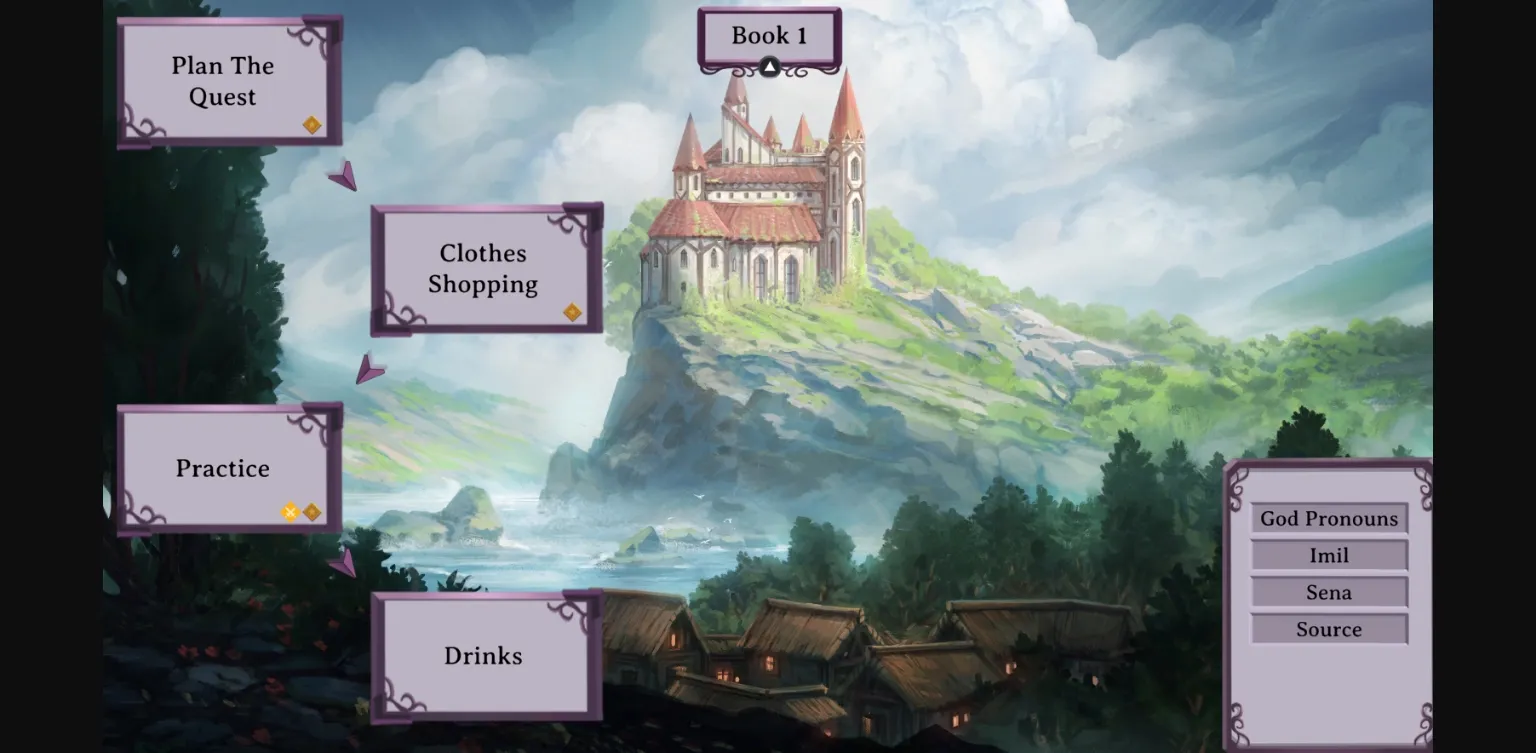
Task: Click the diamond badge on Practice
Action: pos(312,512)
